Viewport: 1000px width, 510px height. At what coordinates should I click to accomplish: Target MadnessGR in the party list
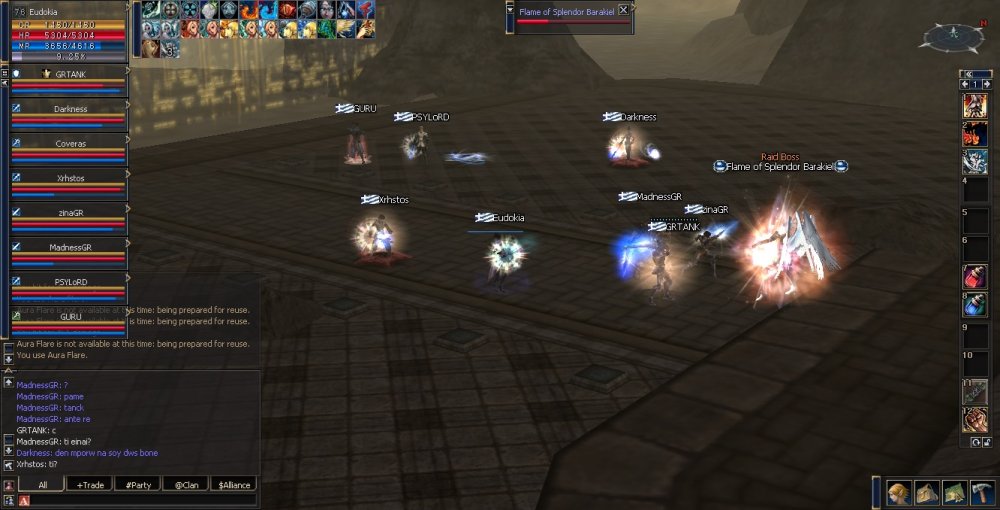(x=70, y=247)
